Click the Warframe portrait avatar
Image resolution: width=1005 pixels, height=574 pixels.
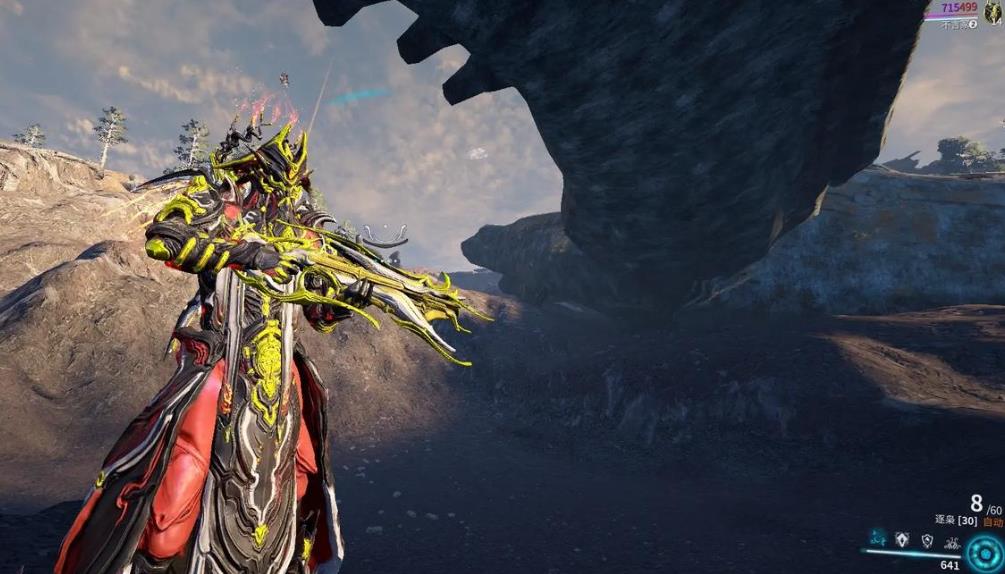[994, 10]
